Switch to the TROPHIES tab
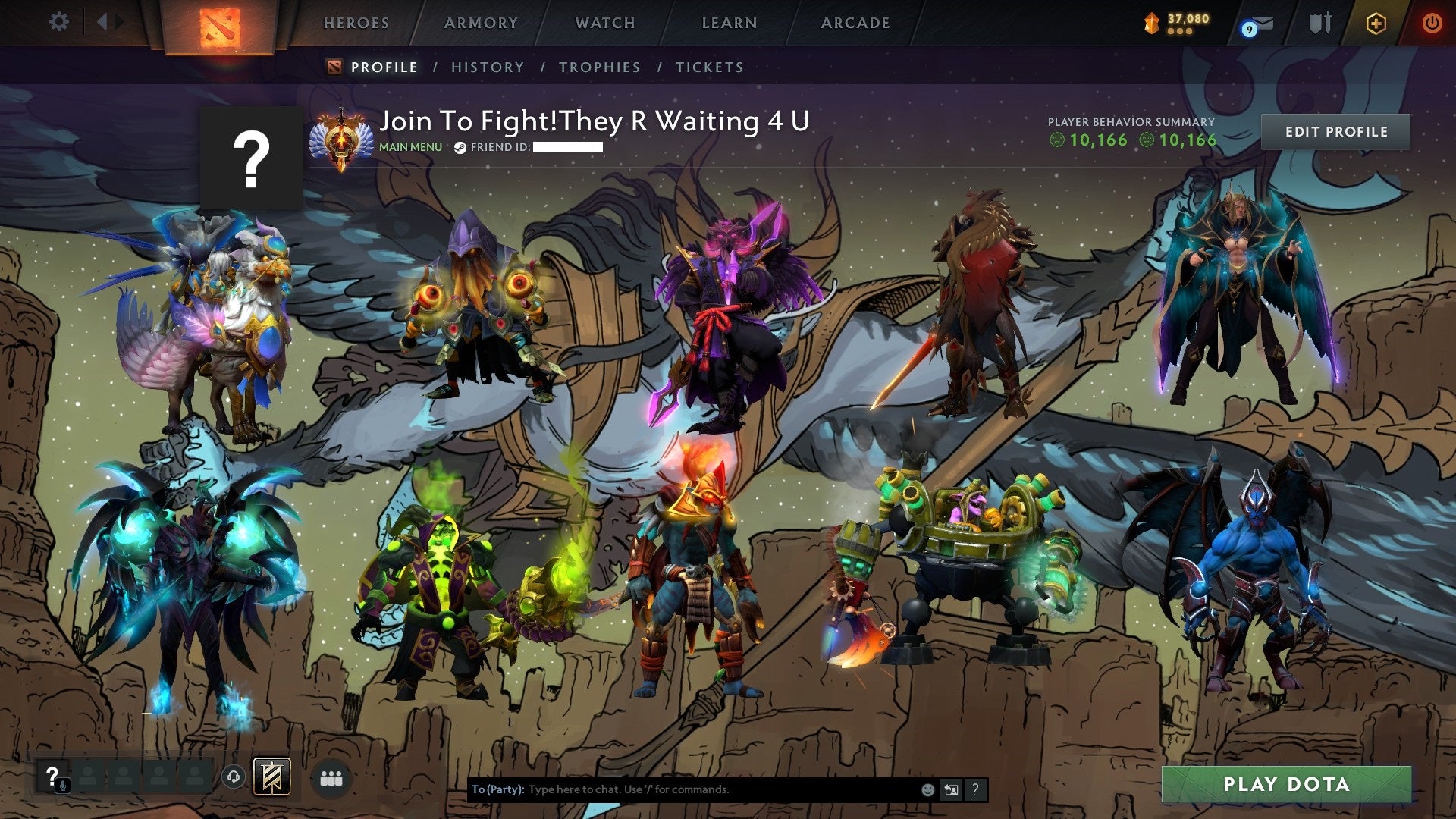The width and height of the screenshot is (1456, 819). pos(599,67)
